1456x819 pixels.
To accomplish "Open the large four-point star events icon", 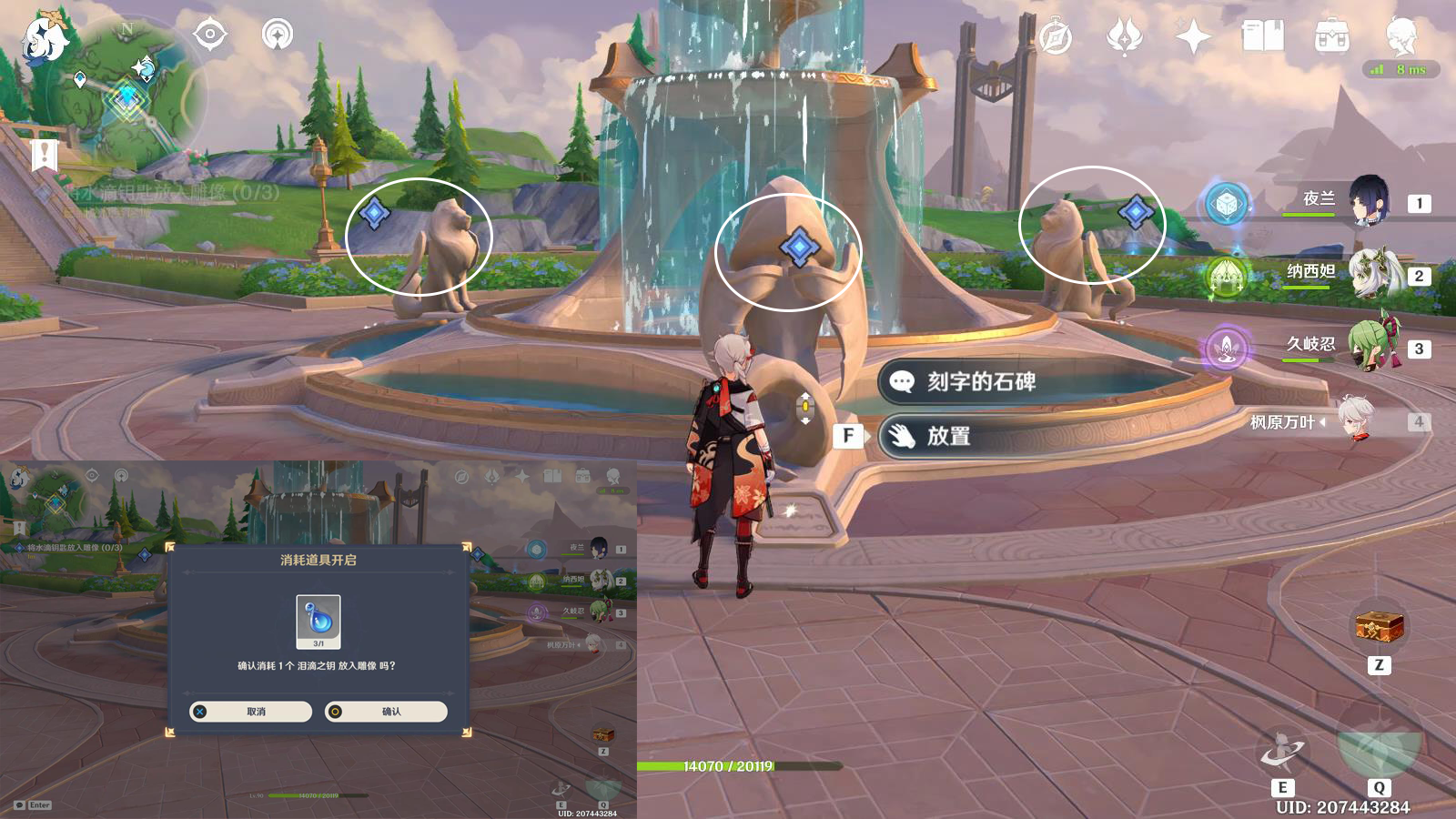I will 1193,37.
